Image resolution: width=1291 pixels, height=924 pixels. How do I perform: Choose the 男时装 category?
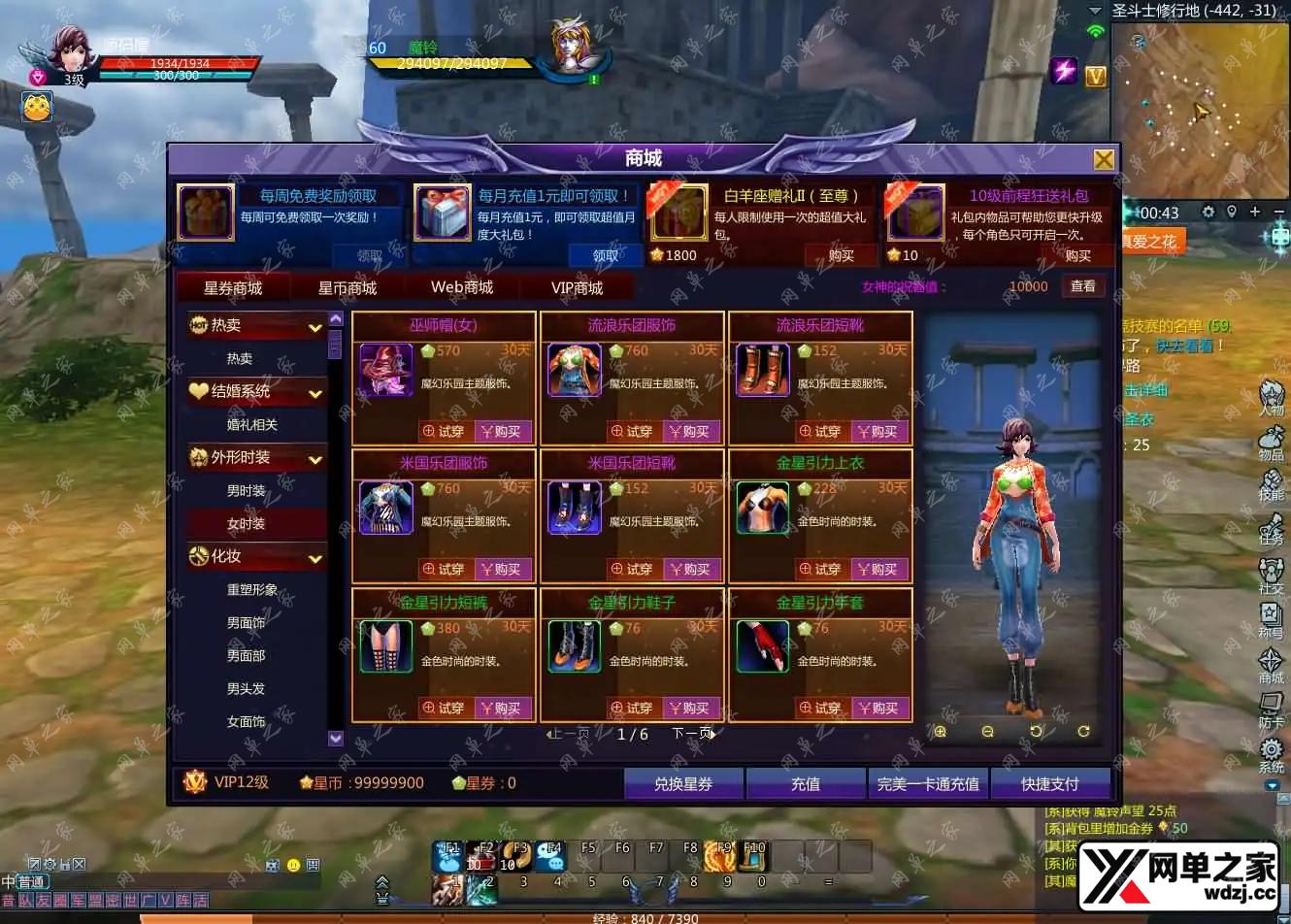point(246,491)
